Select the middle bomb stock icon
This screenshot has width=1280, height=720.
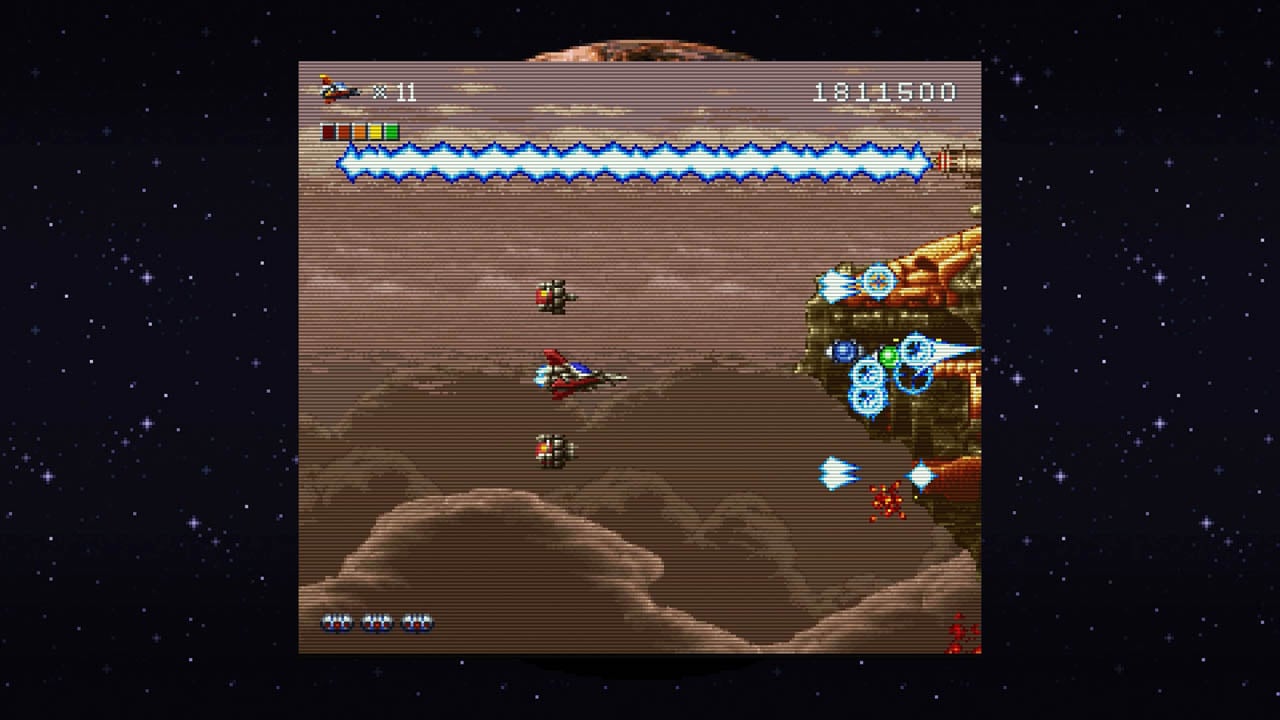click(x=377, y=623)
